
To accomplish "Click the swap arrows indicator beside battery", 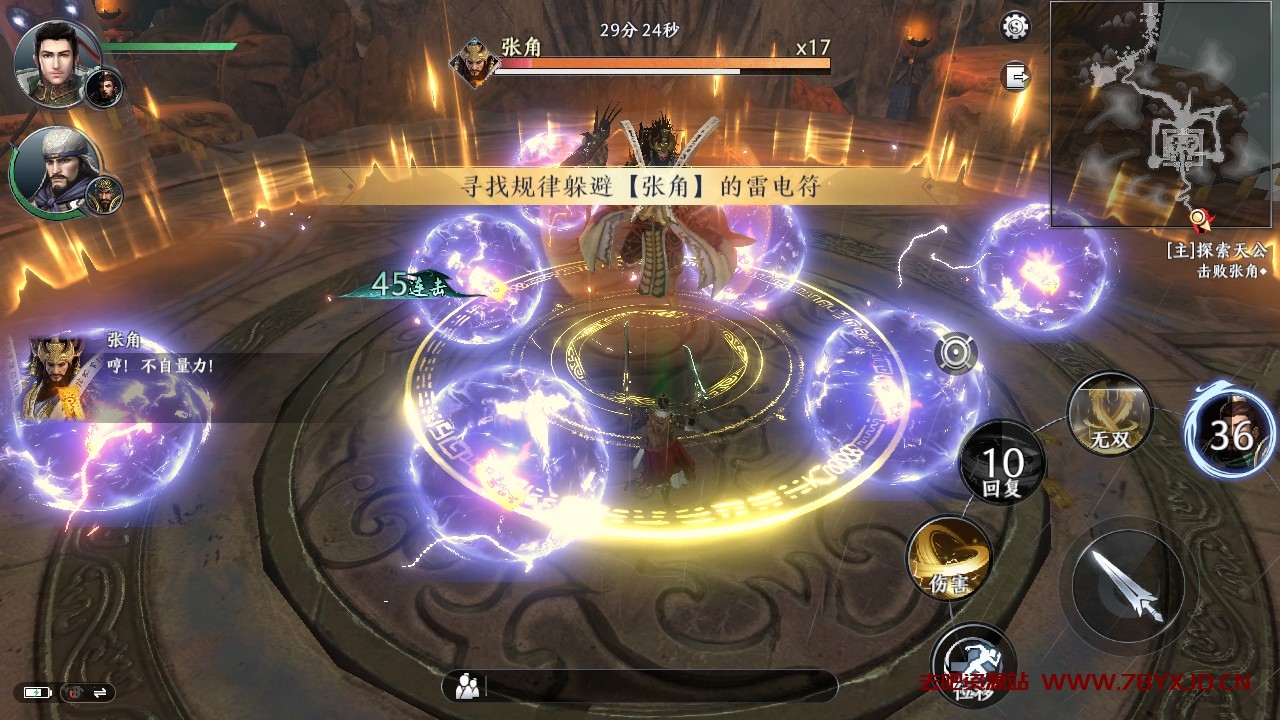I will pos(100,691).
